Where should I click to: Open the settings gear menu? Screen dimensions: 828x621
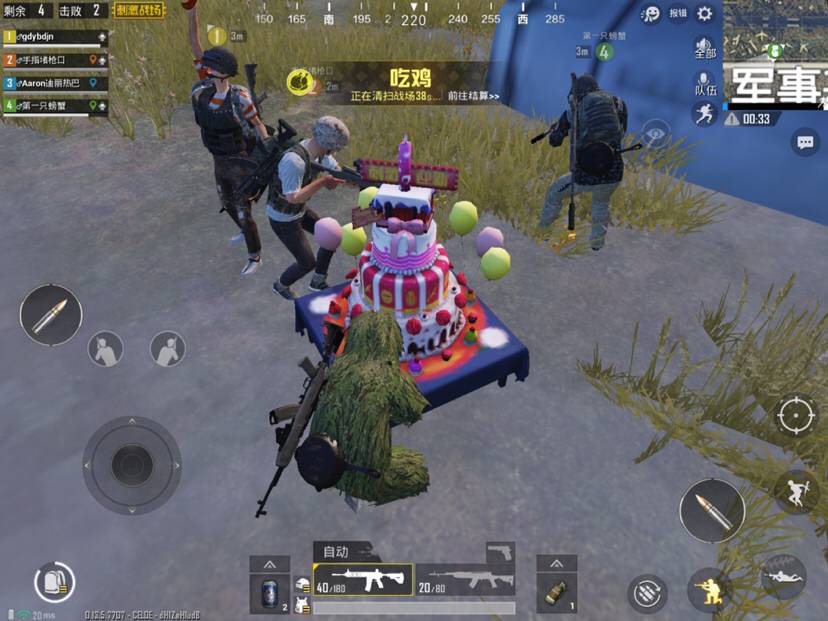[705, 13]
